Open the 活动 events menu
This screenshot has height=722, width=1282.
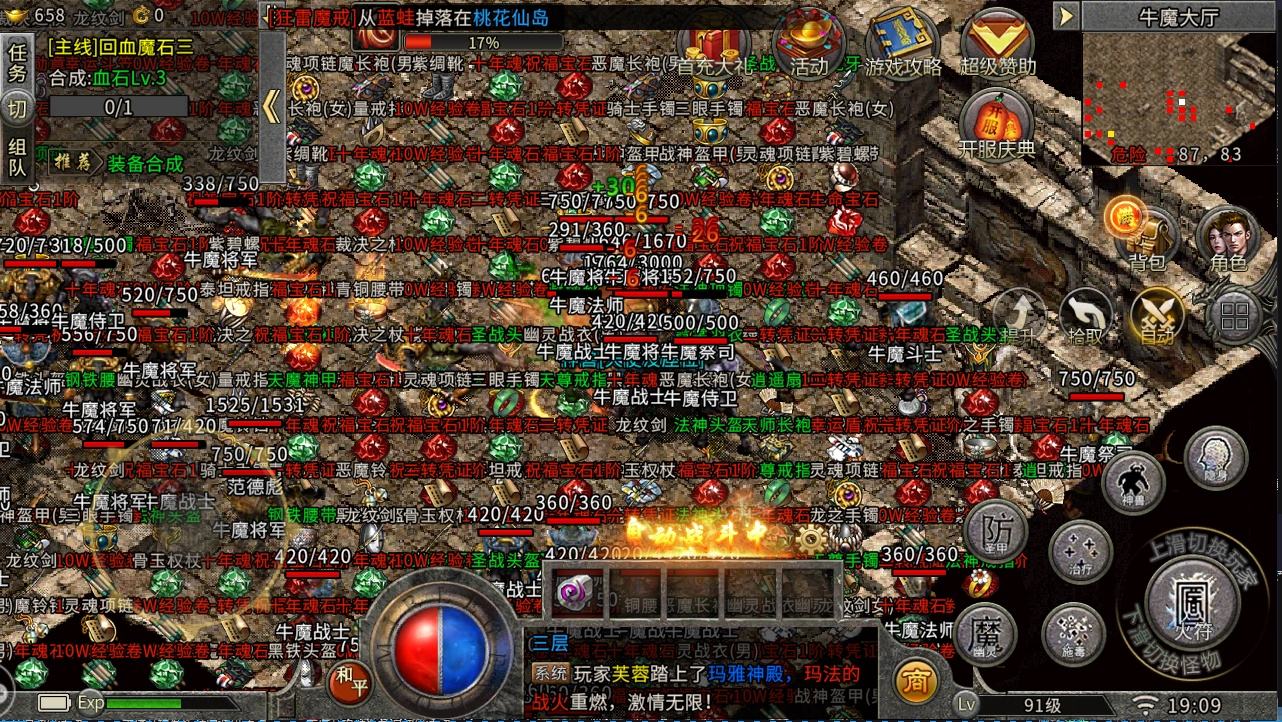tap(809, 44)
